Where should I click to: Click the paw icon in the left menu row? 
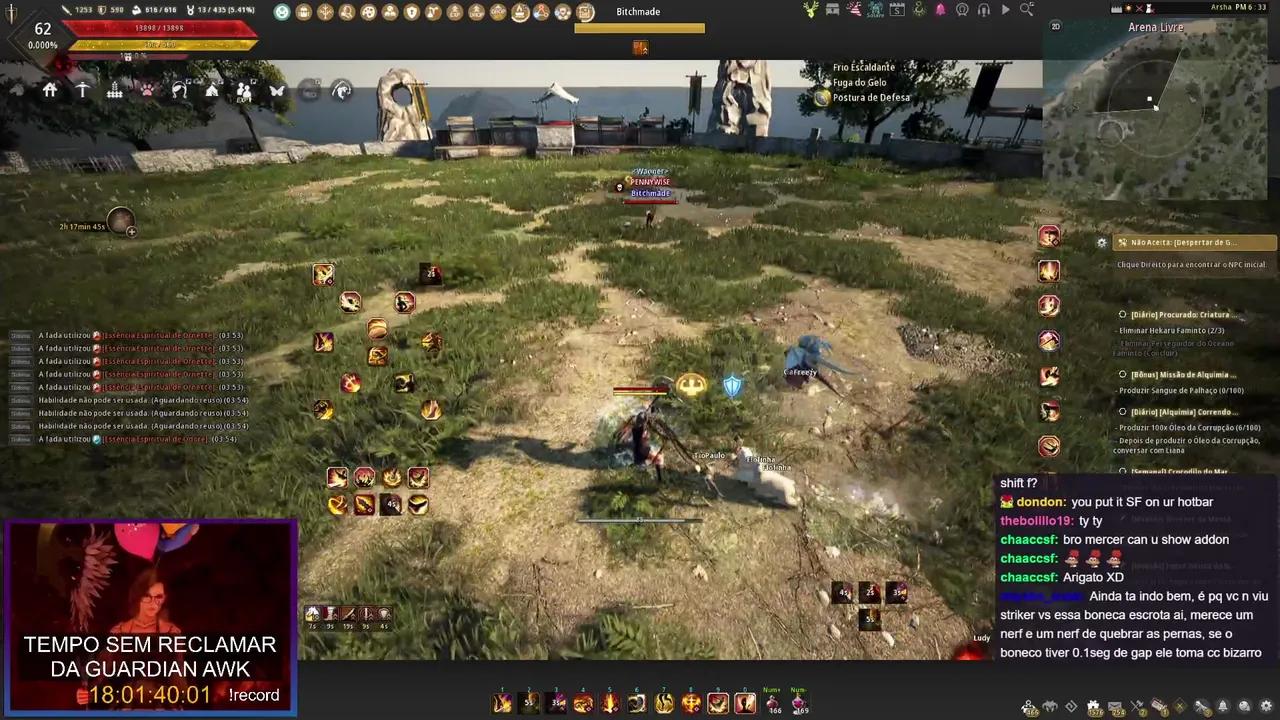(148, 90)
